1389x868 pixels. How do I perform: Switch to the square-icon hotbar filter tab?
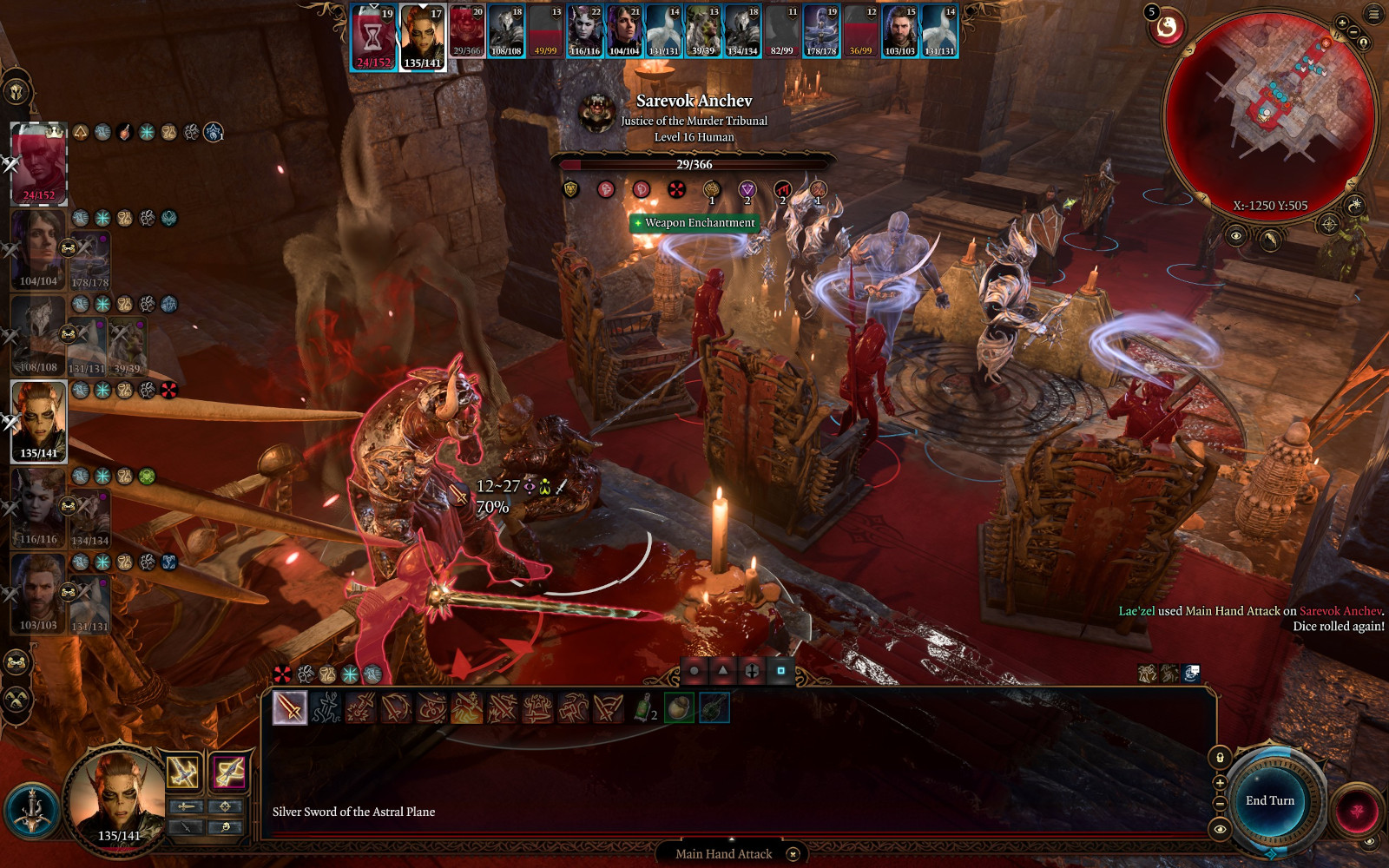(780, 670)
